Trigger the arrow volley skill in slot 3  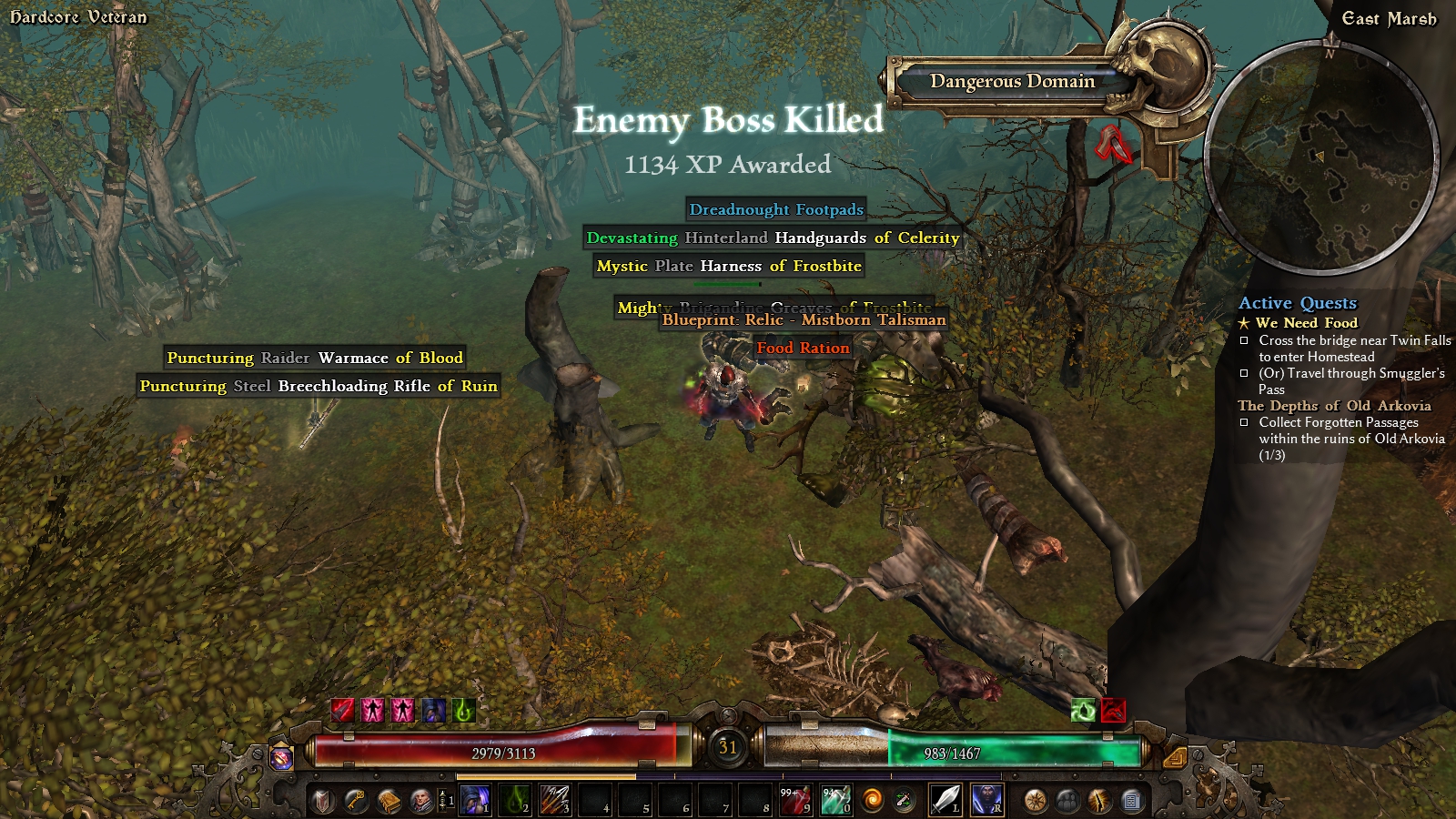555,800
